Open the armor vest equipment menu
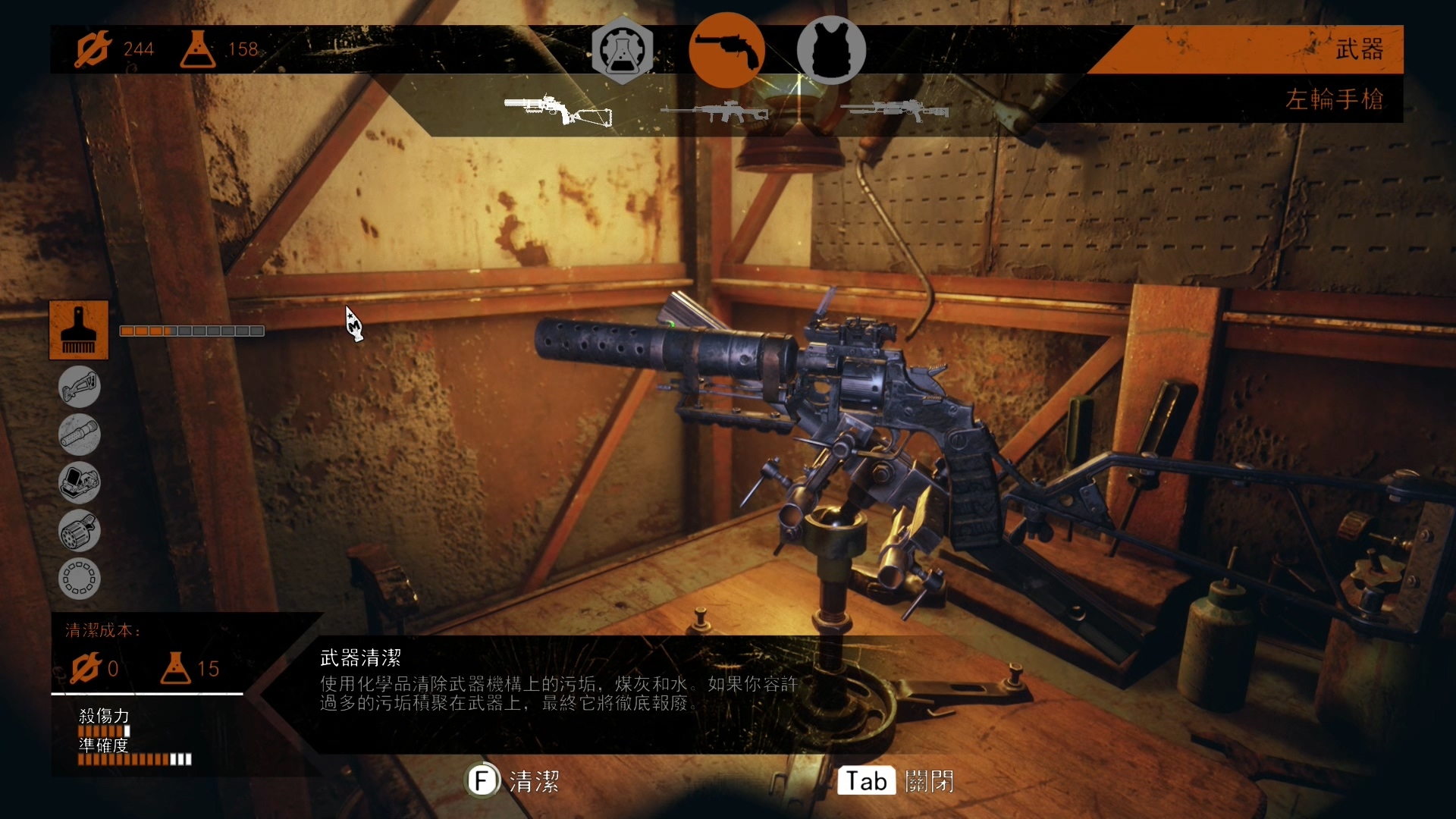This screenshot has height=819, width=1456. click(x=831, y=49)
